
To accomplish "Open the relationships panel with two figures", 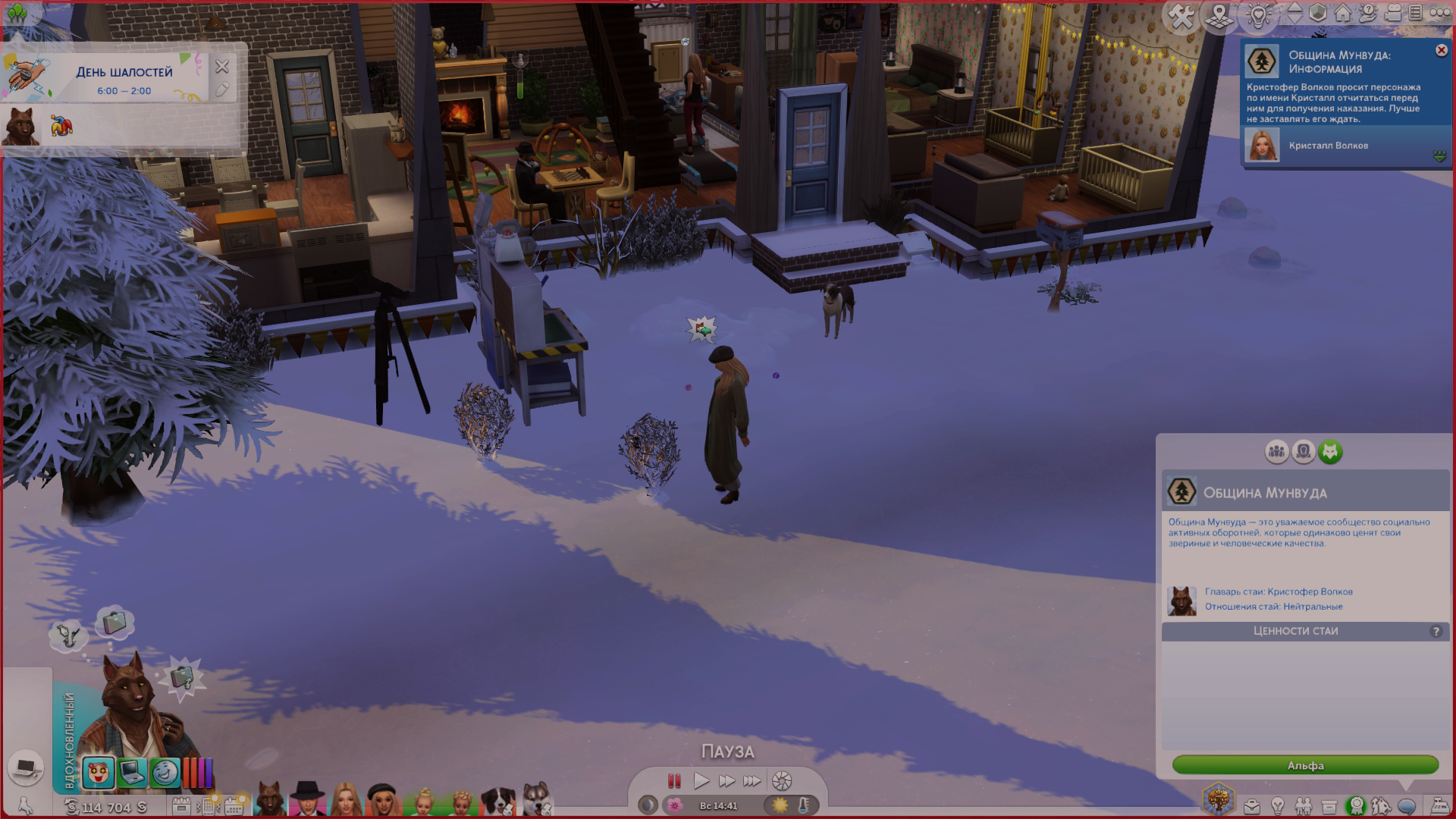I will pyautogui.click(x=1304, y=806).
